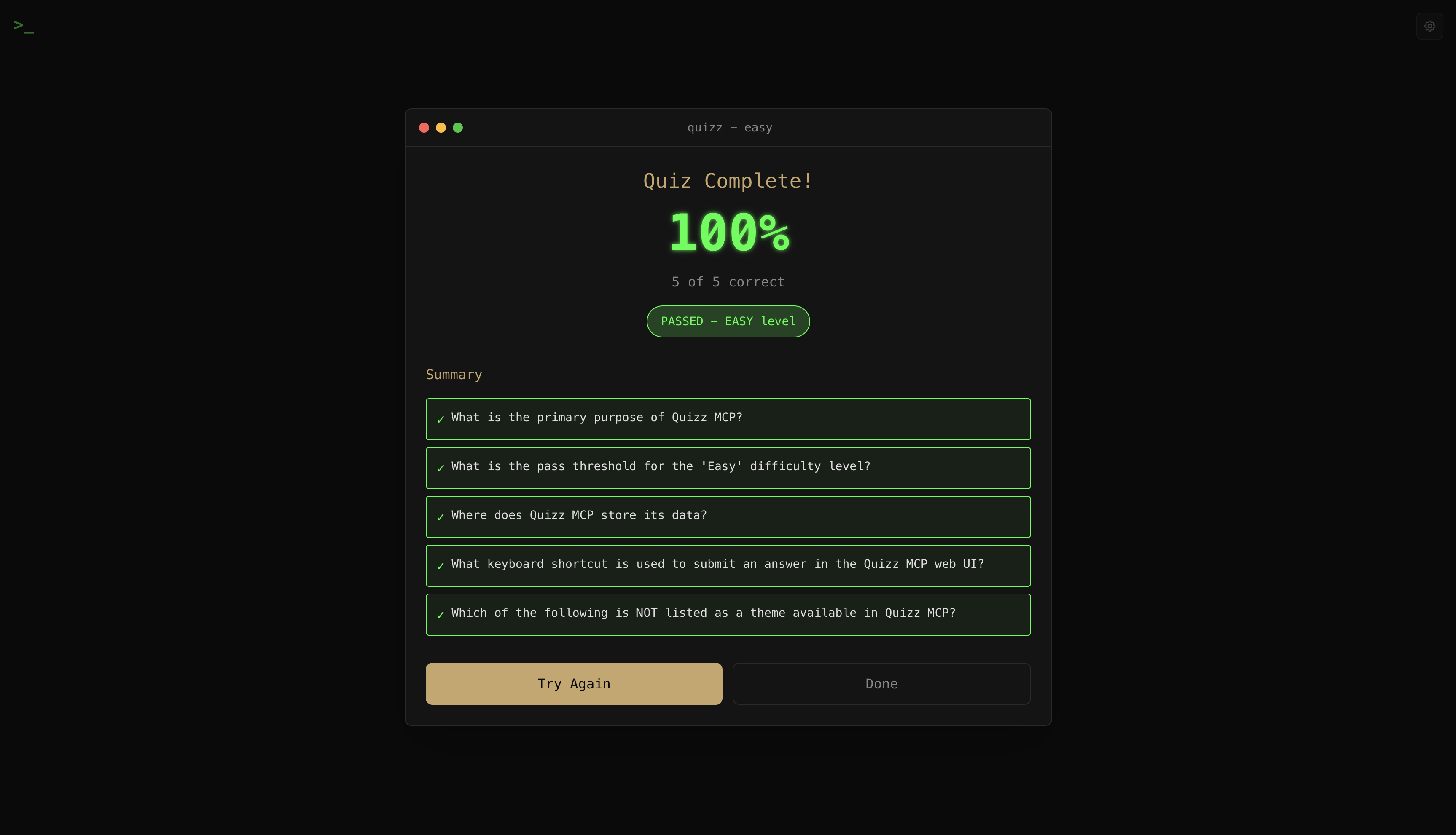This screenshot has width=1456, height=835.
Task: Expand the data storage question entry
Action: tap(728, 516)
